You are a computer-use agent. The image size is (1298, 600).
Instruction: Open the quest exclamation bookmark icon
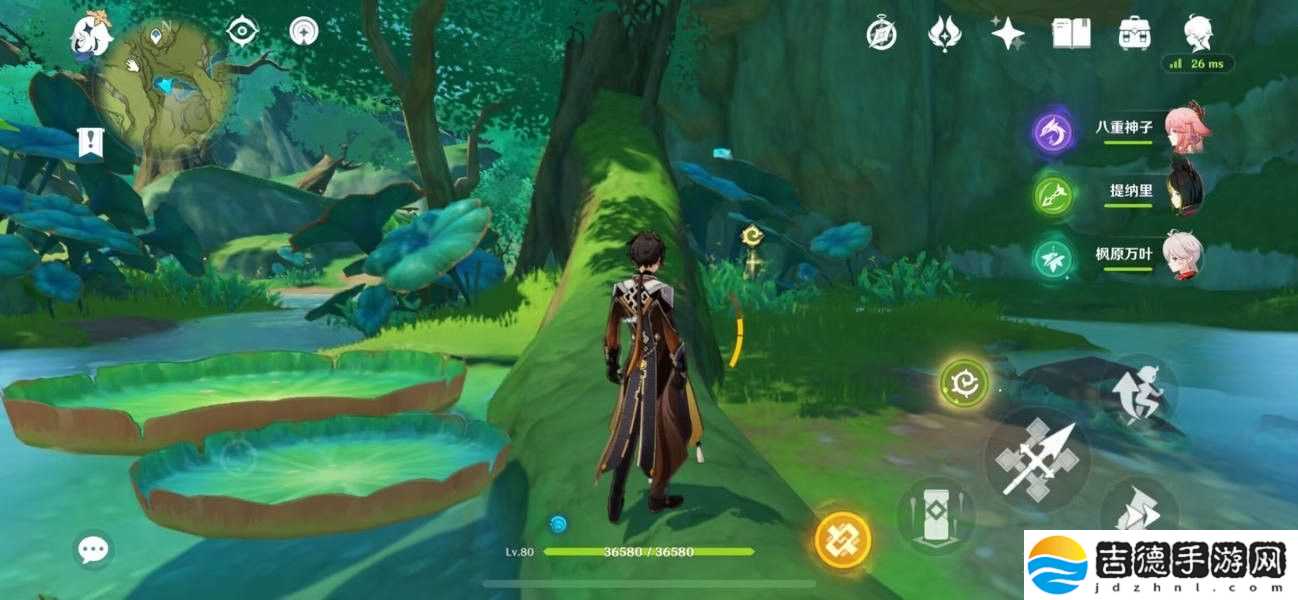coord(90,141)
